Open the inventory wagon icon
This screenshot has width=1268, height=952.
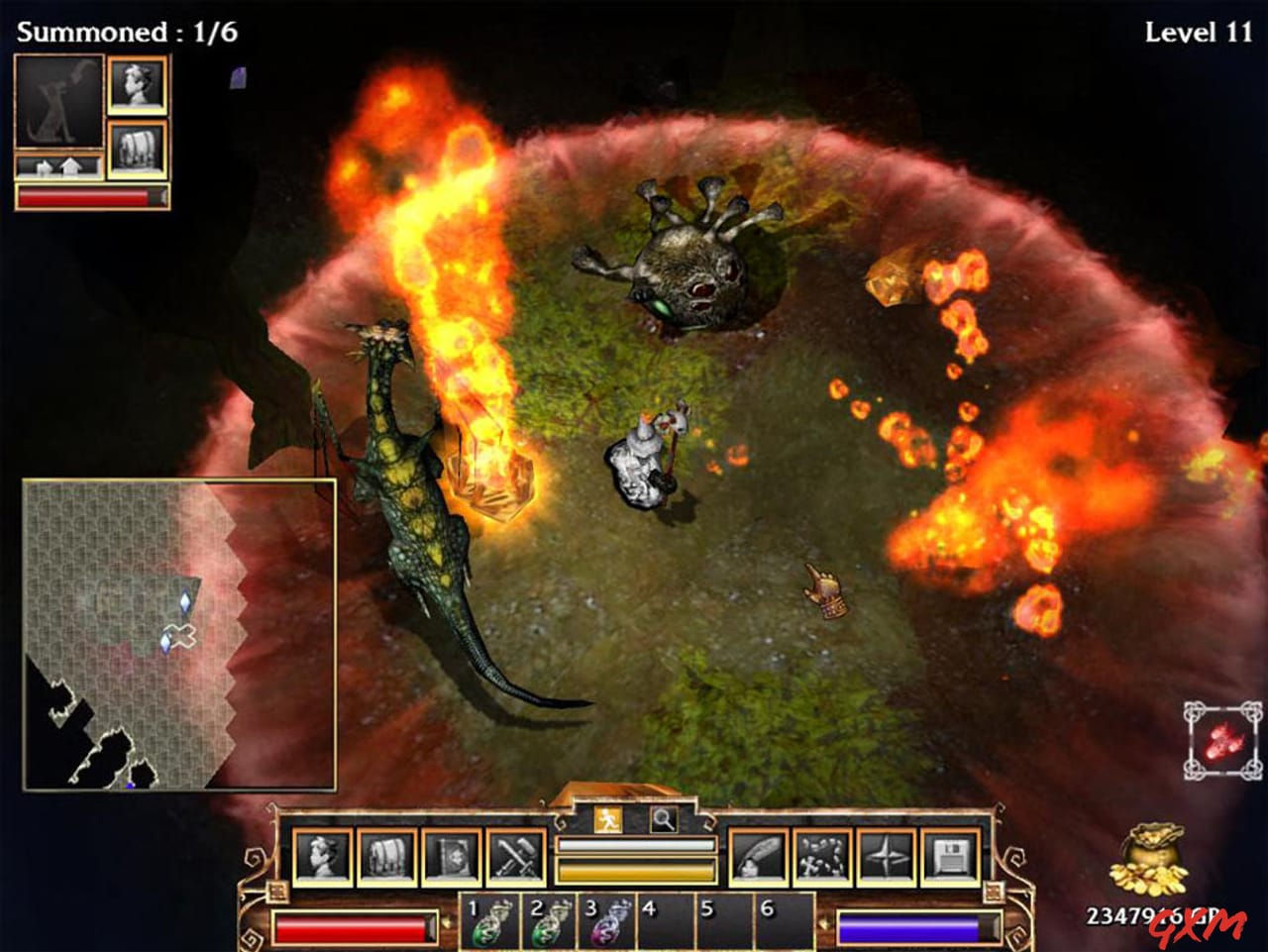[387, 855]
